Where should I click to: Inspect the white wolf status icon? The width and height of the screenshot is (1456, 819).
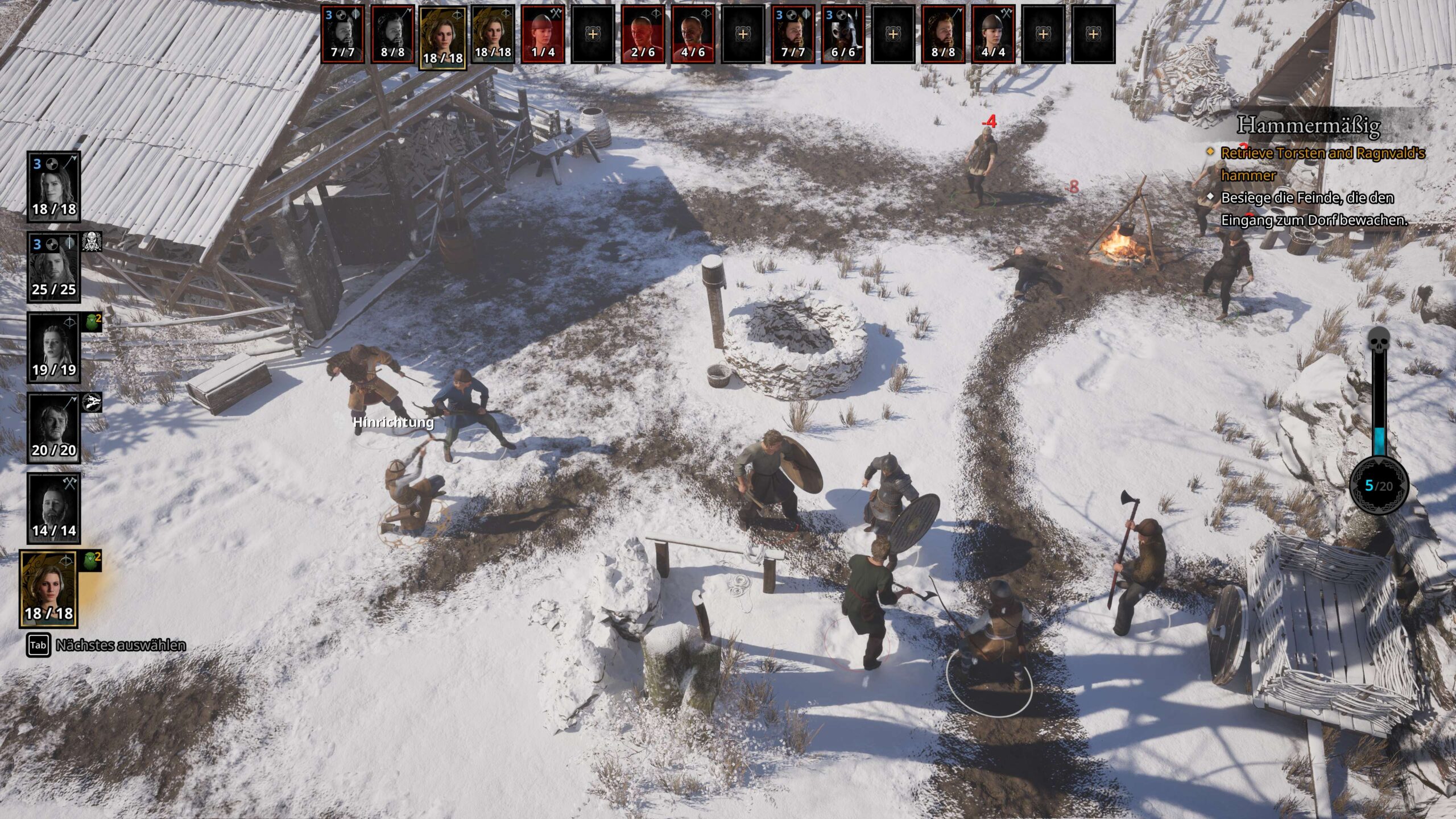[x=92, y=403]
